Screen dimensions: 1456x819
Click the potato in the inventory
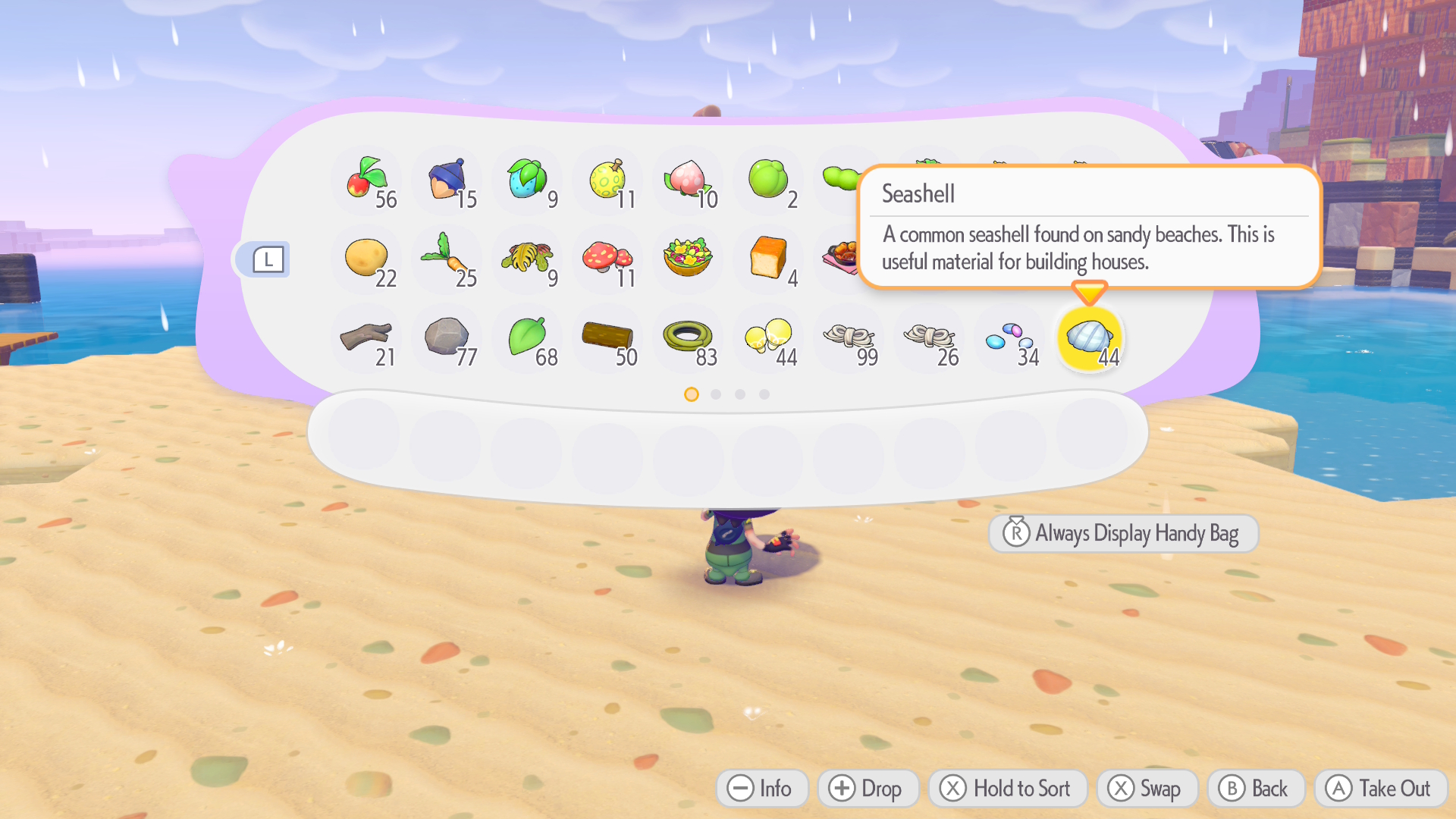coord(367,260)
